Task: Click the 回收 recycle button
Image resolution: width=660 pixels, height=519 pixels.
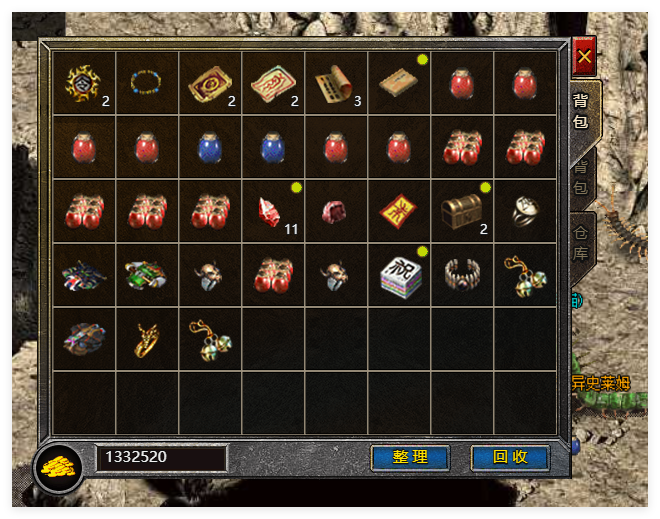Action: coord(510,458)
